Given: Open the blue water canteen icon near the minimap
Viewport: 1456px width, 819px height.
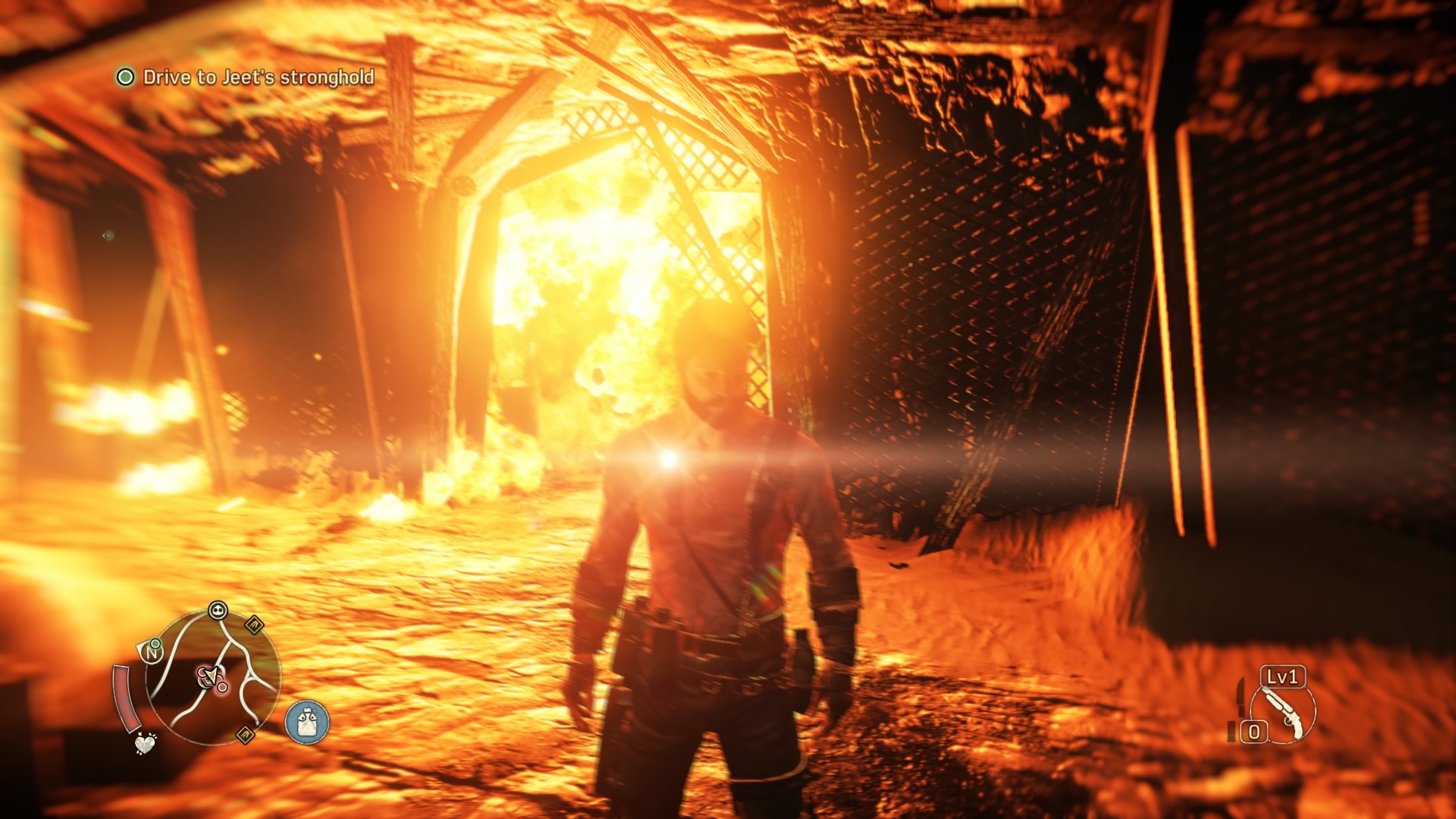Looking at the screenshot, I should tap(306, 722).
